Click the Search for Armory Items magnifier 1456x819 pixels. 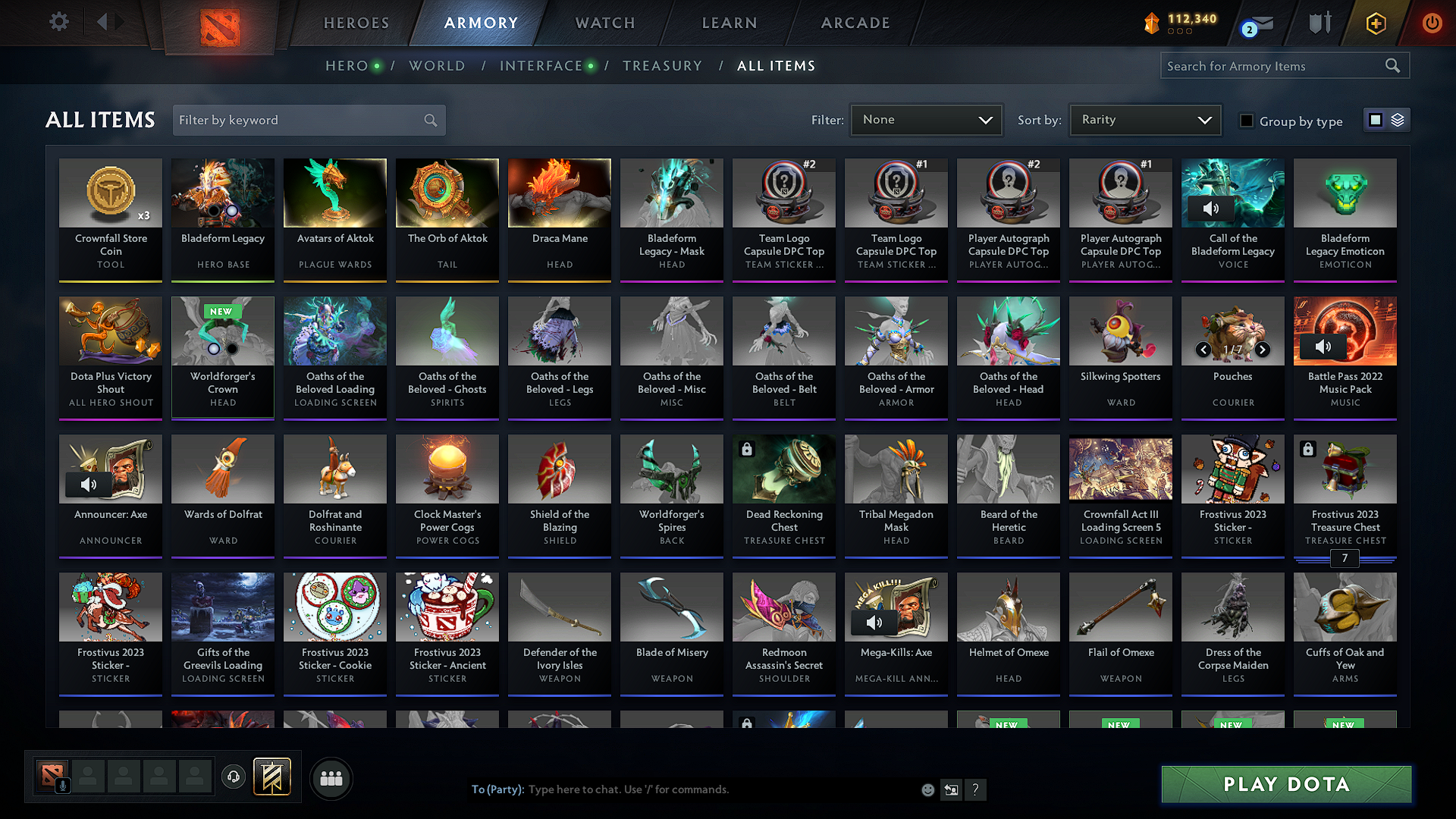click(x=1393, y=65)
